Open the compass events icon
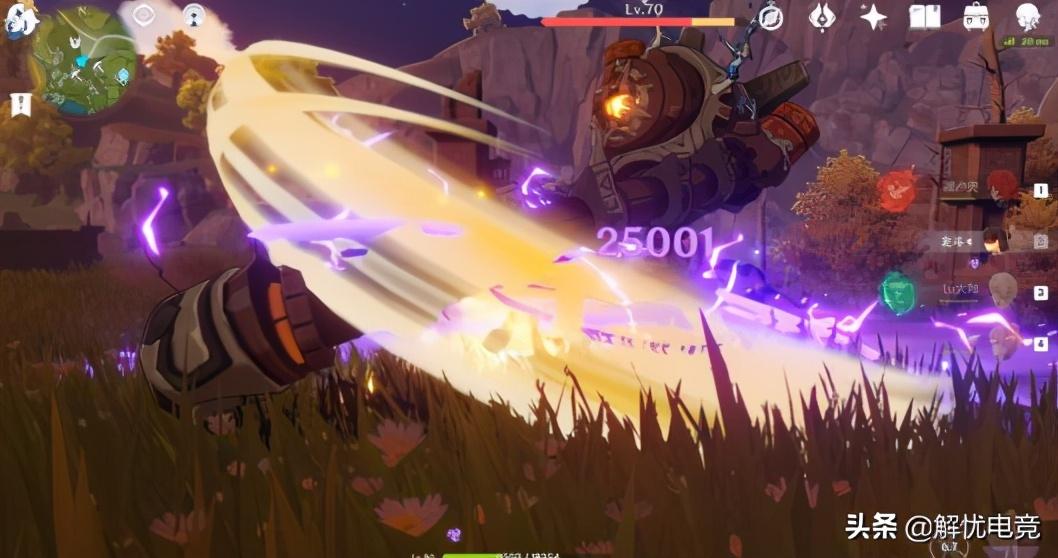This screenshot has width=1058, height=558. pyautogui.click(x=770, y=16)
